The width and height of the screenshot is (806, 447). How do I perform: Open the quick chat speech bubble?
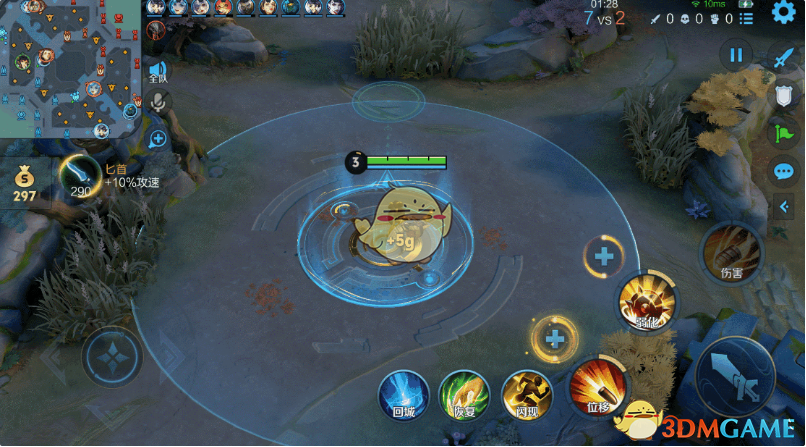click(x=784, y=171)
